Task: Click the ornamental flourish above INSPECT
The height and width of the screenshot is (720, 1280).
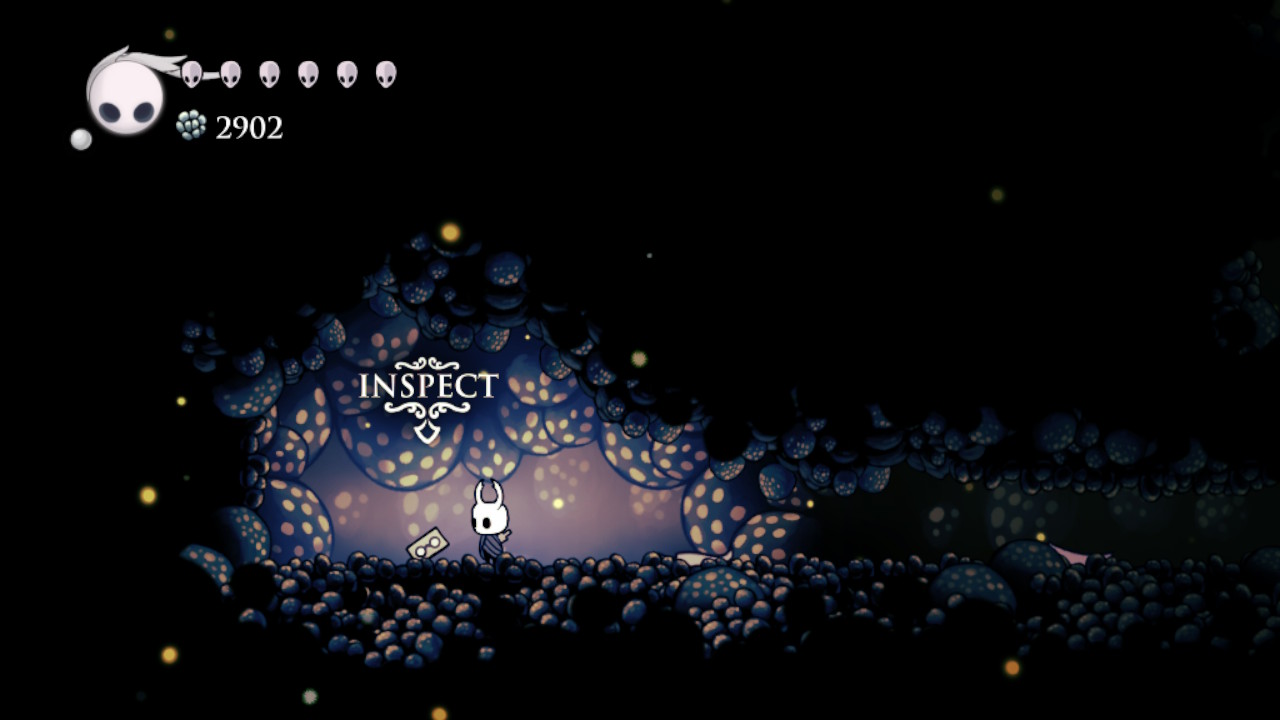Action: [x=428, y=365]
